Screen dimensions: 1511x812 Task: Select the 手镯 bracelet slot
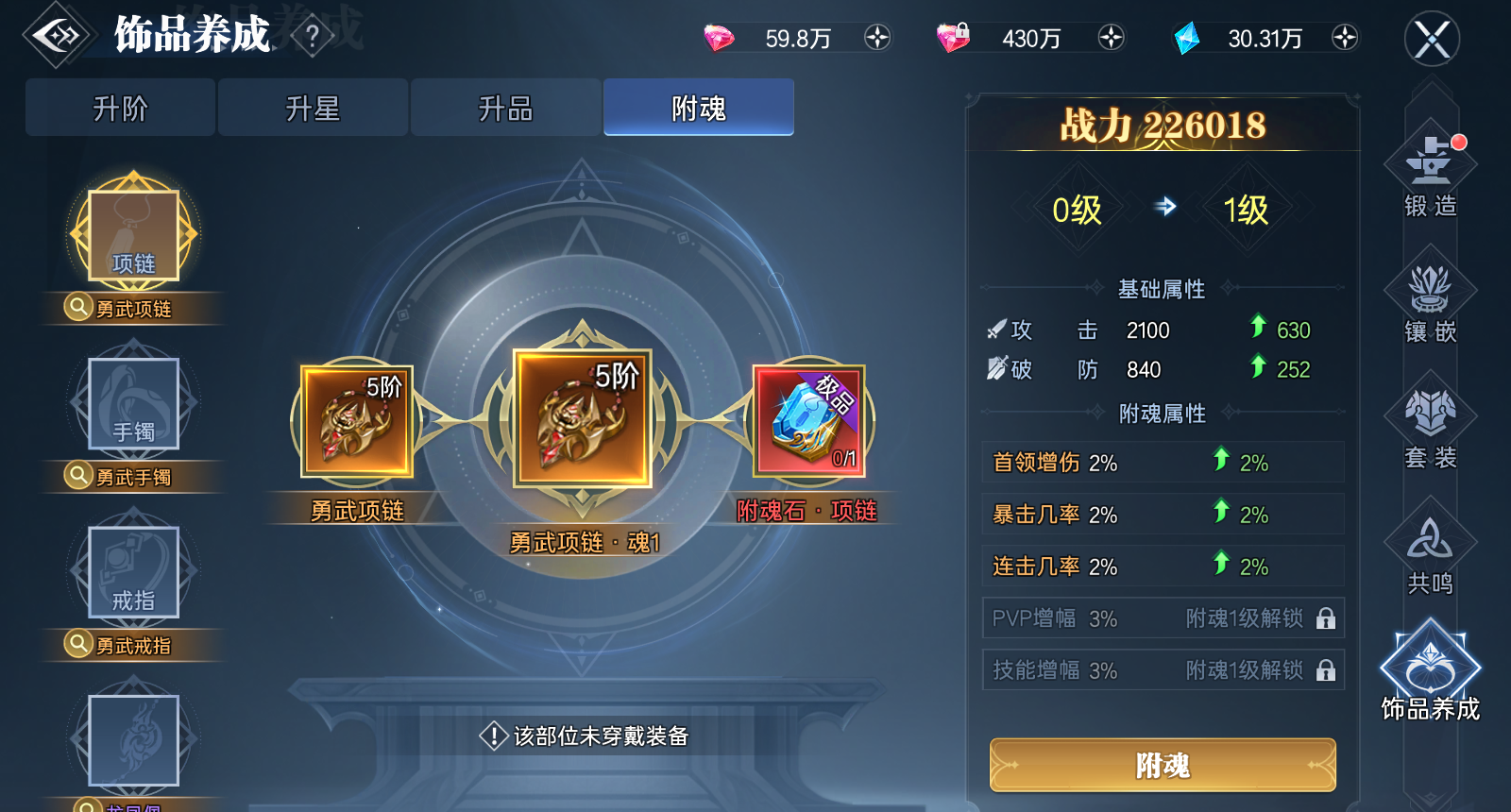point(132,404)
